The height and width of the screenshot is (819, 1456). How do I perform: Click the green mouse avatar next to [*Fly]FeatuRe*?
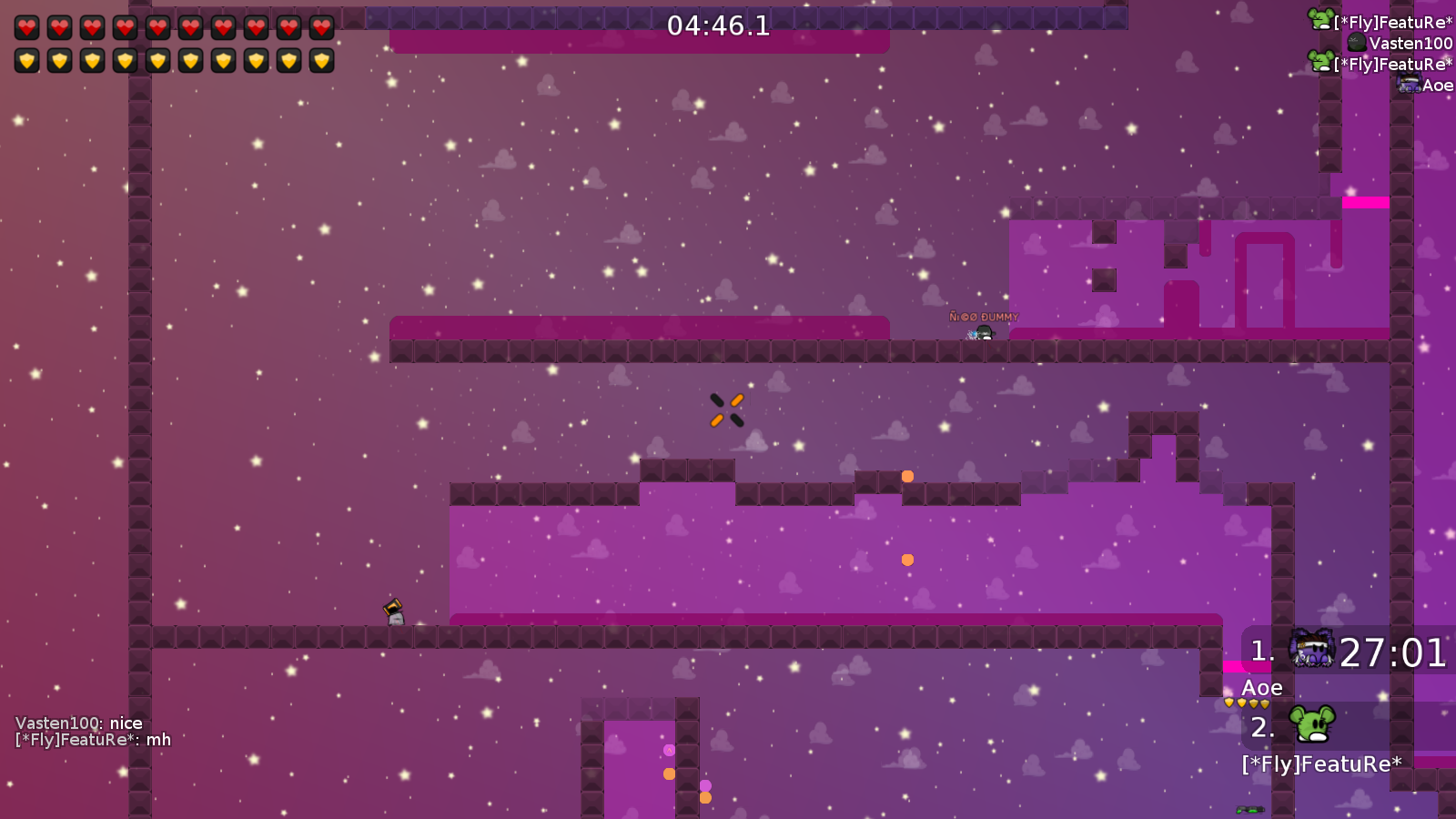tap(1320, 16)
